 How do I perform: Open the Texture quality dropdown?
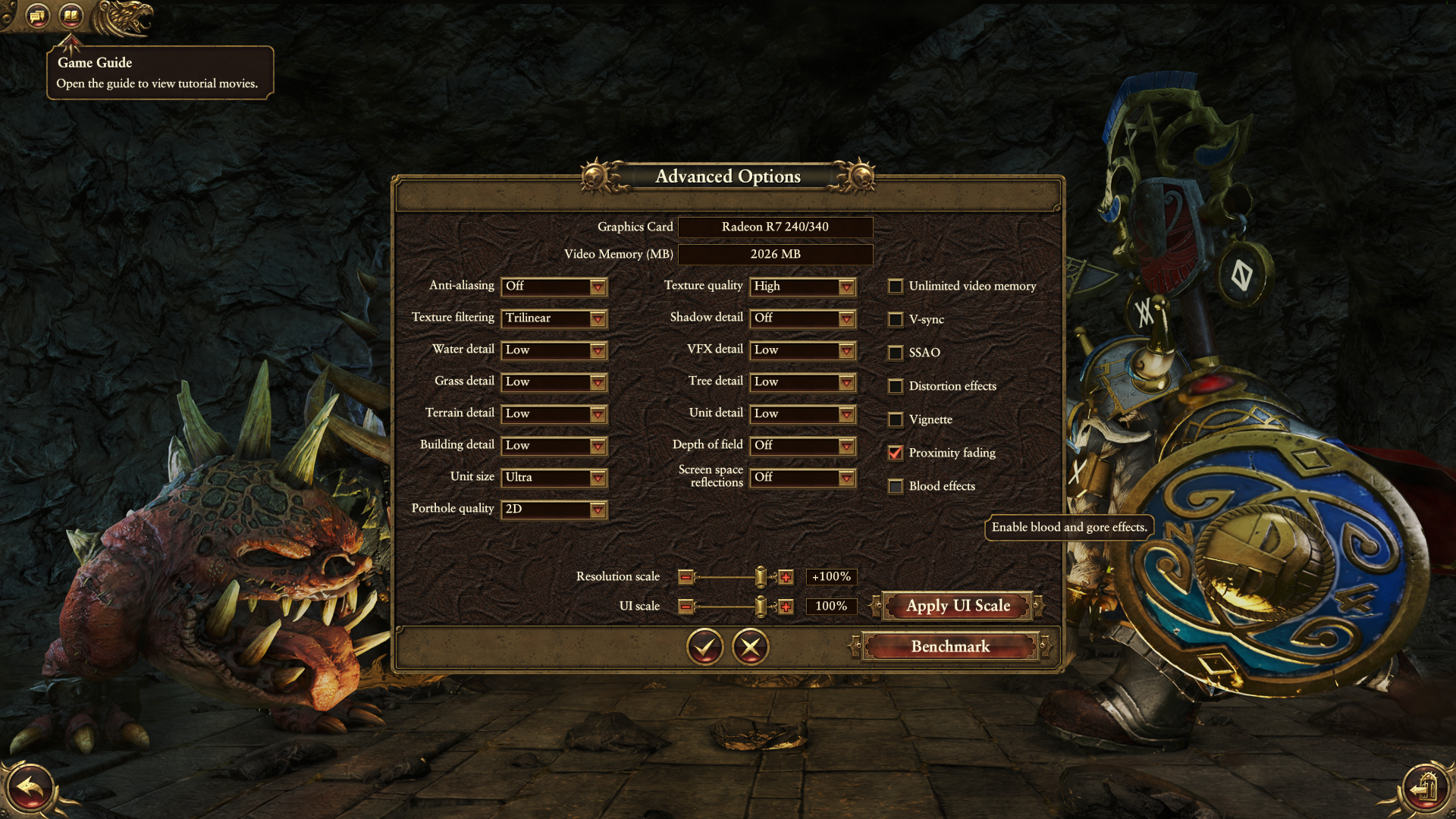point(802,287)
